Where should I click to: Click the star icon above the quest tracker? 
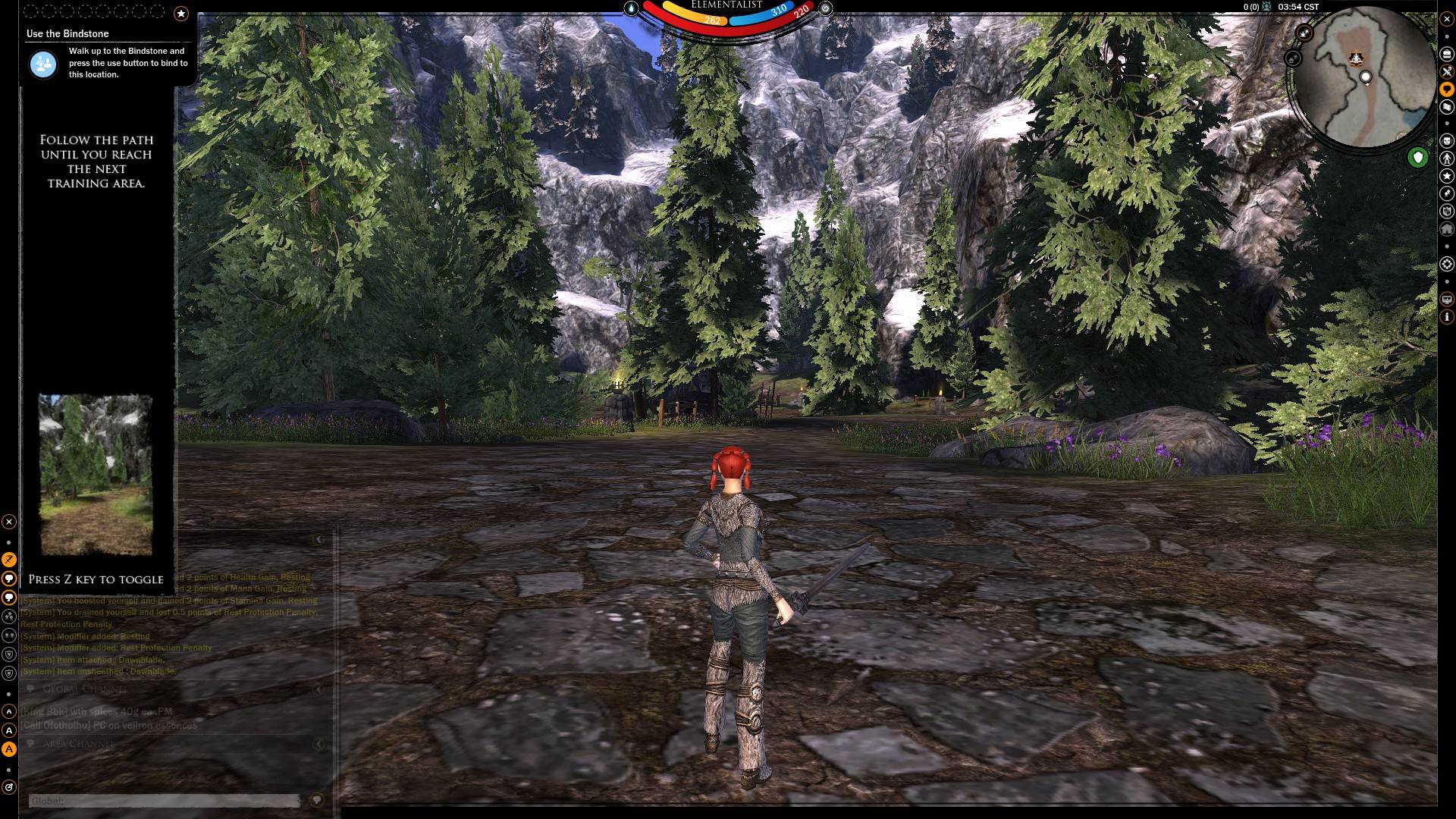180,13
